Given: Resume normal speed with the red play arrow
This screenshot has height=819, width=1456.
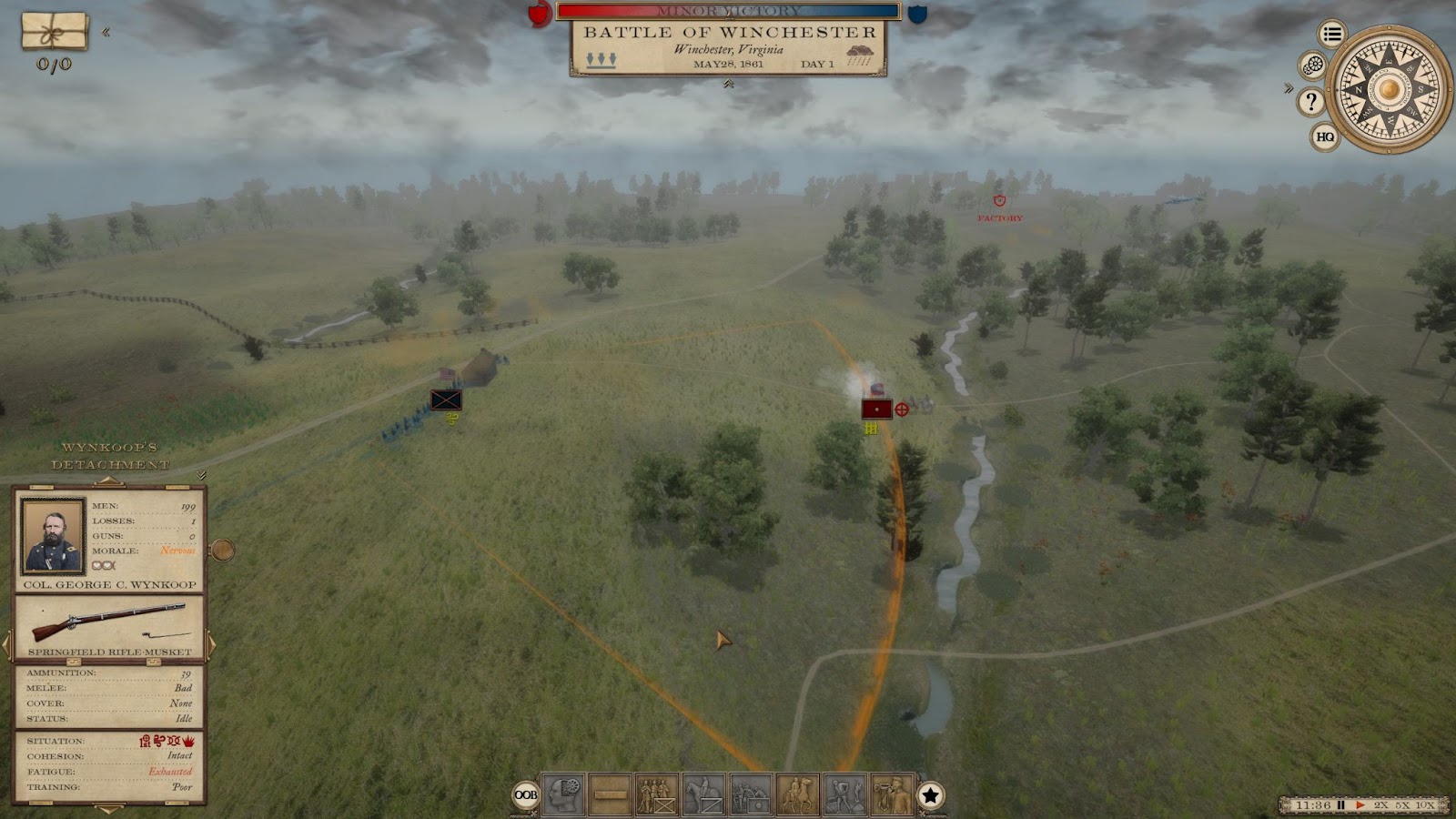Looking at the screenshot, I should coord(1360,805).
